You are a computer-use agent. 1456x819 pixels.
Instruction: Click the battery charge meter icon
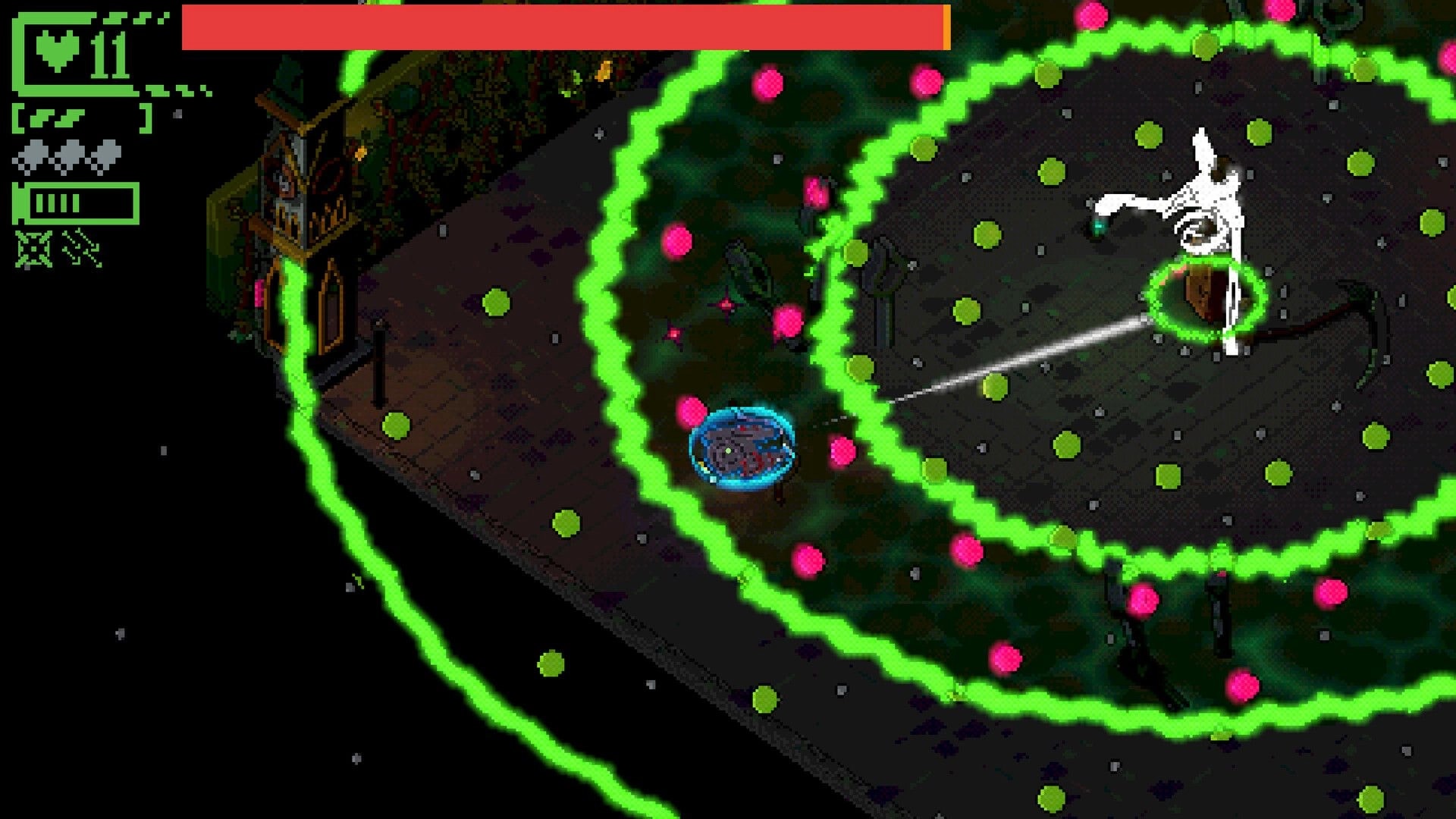point(76,202)
